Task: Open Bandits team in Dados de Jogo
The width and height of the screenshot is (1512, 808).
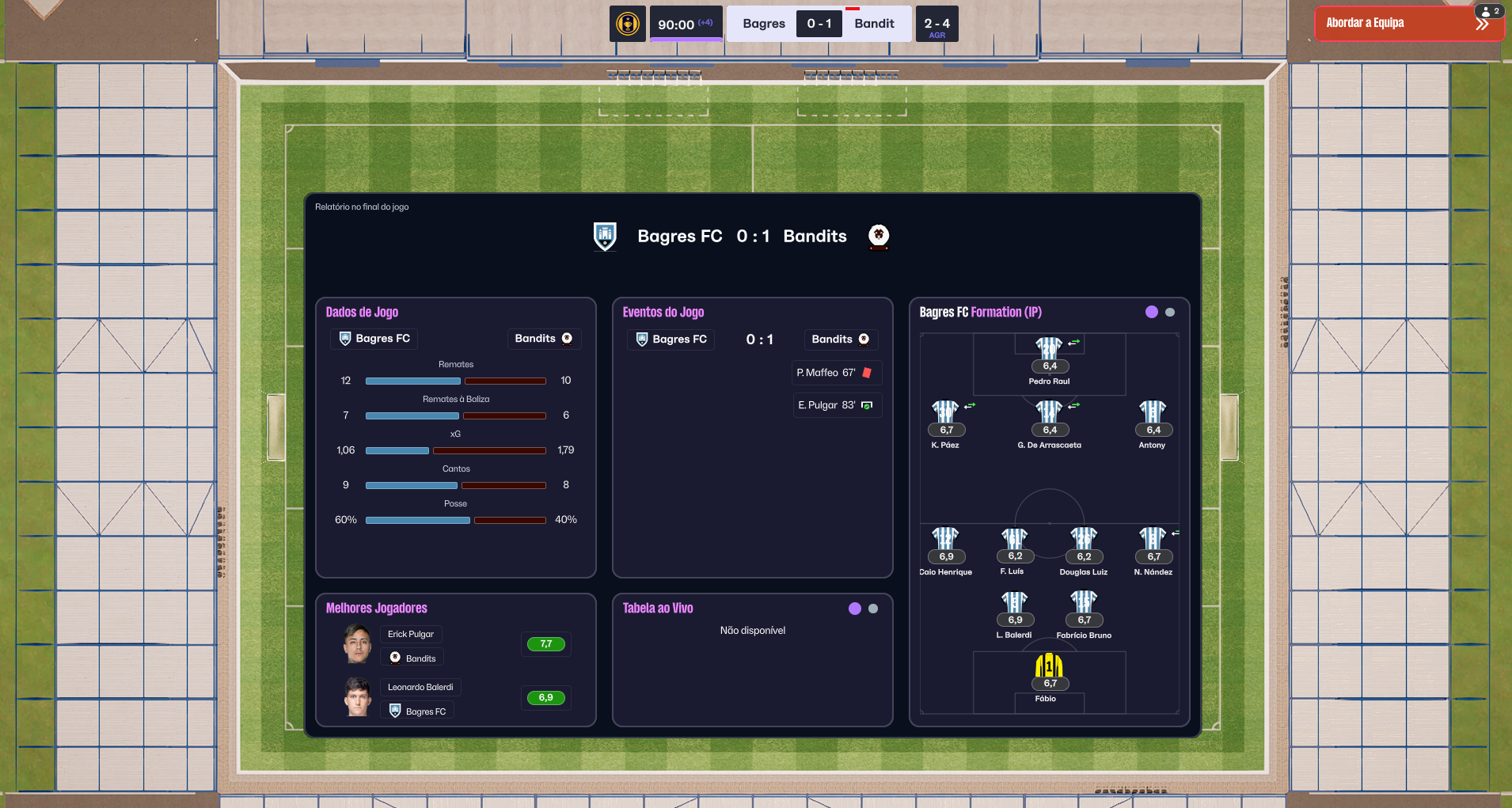Action: (x=543, y=339)
